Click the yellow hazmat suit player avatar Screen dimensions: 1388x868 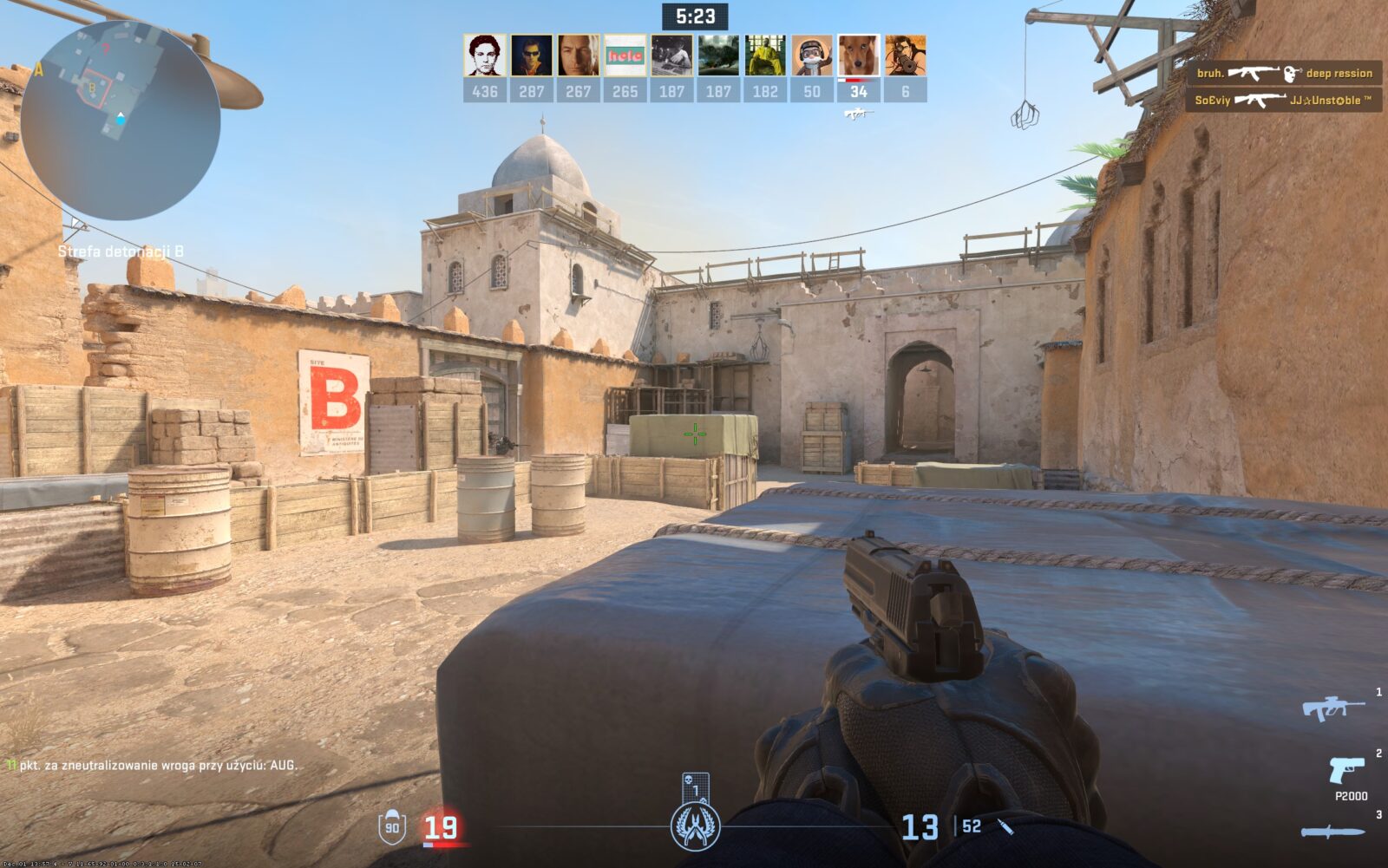pos(765,55)
